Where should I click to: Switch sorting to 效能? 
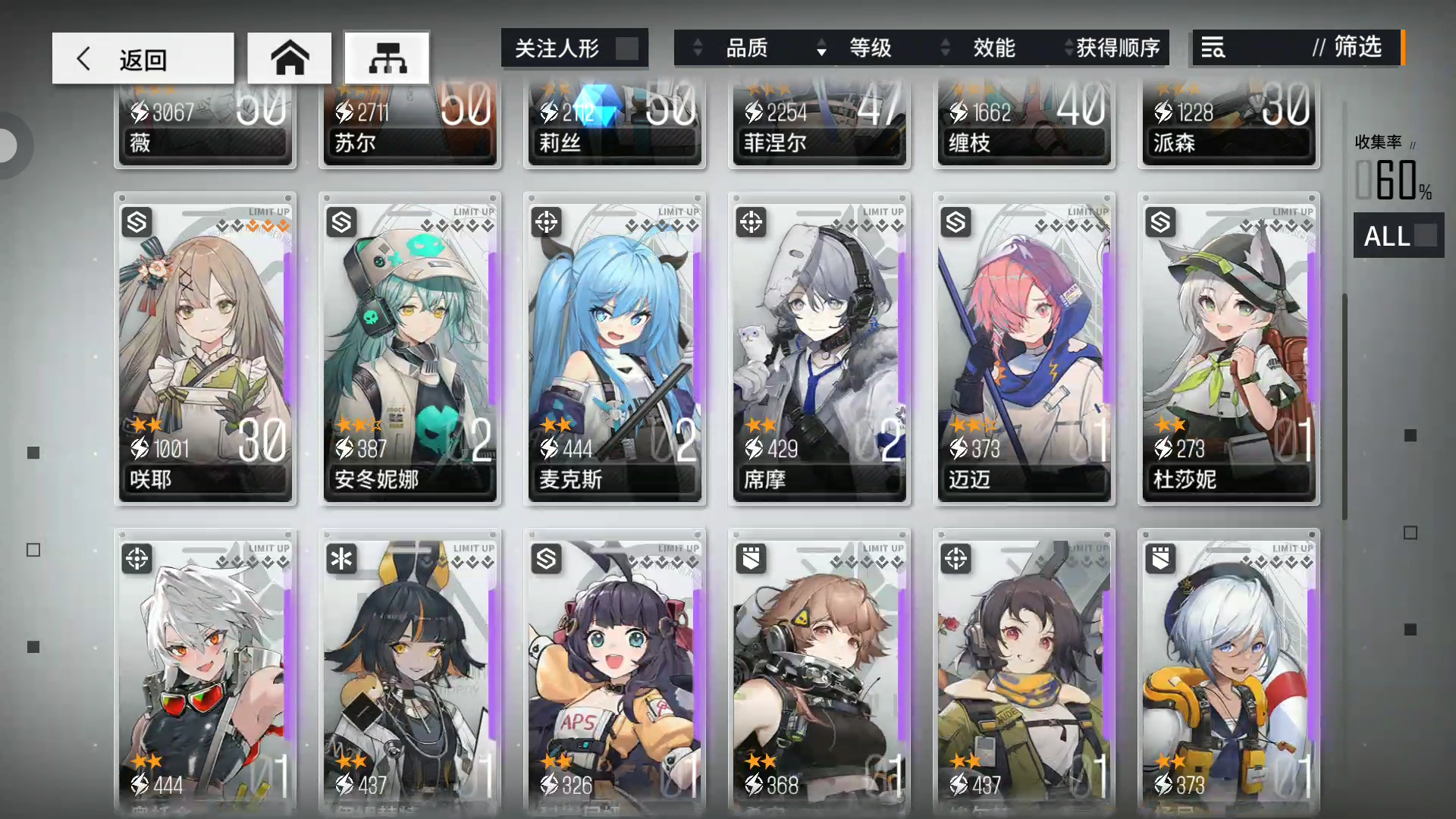pos(994,48)
